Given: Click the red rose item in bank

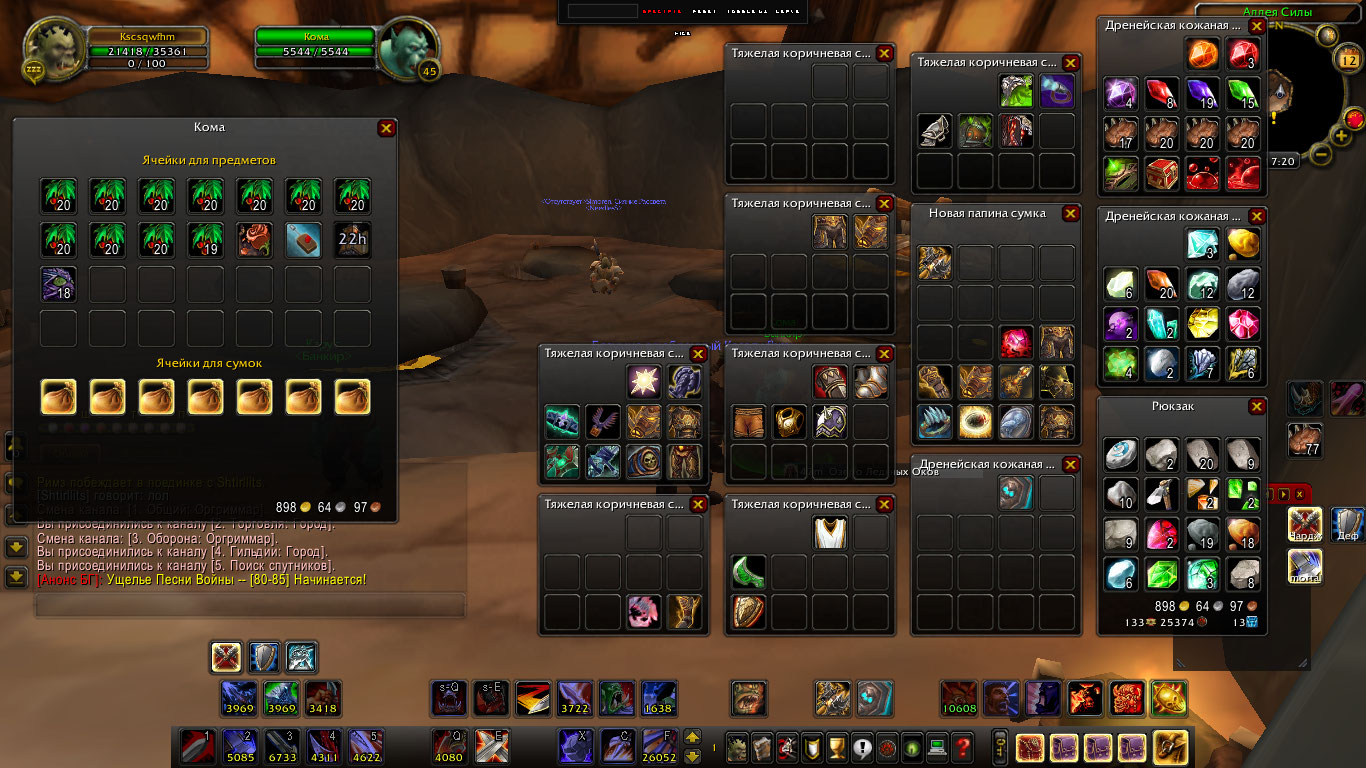Looking at the screenshot, I should coord(255,240).
